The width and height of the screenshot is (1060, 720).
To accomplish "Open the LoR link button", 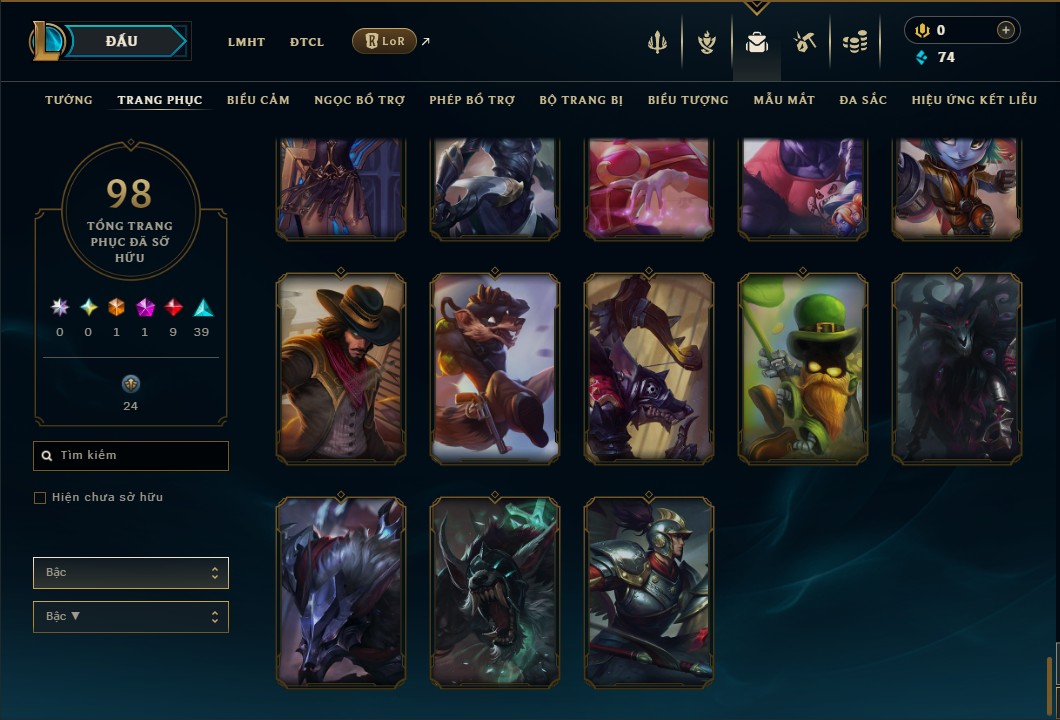I will coord(385,41).
